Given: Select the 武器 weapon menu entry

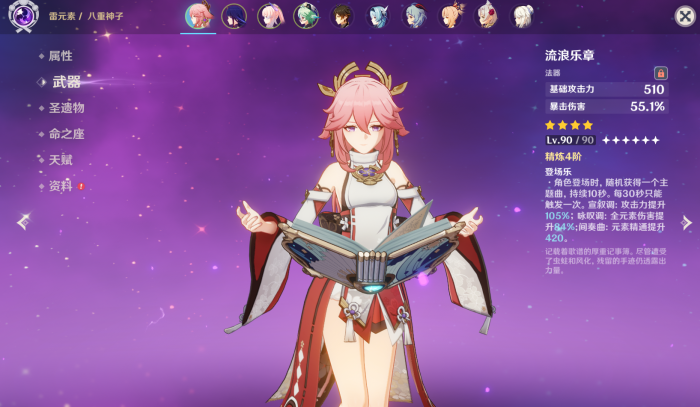Looking at the screenshot, I should (x=65, y=82).
